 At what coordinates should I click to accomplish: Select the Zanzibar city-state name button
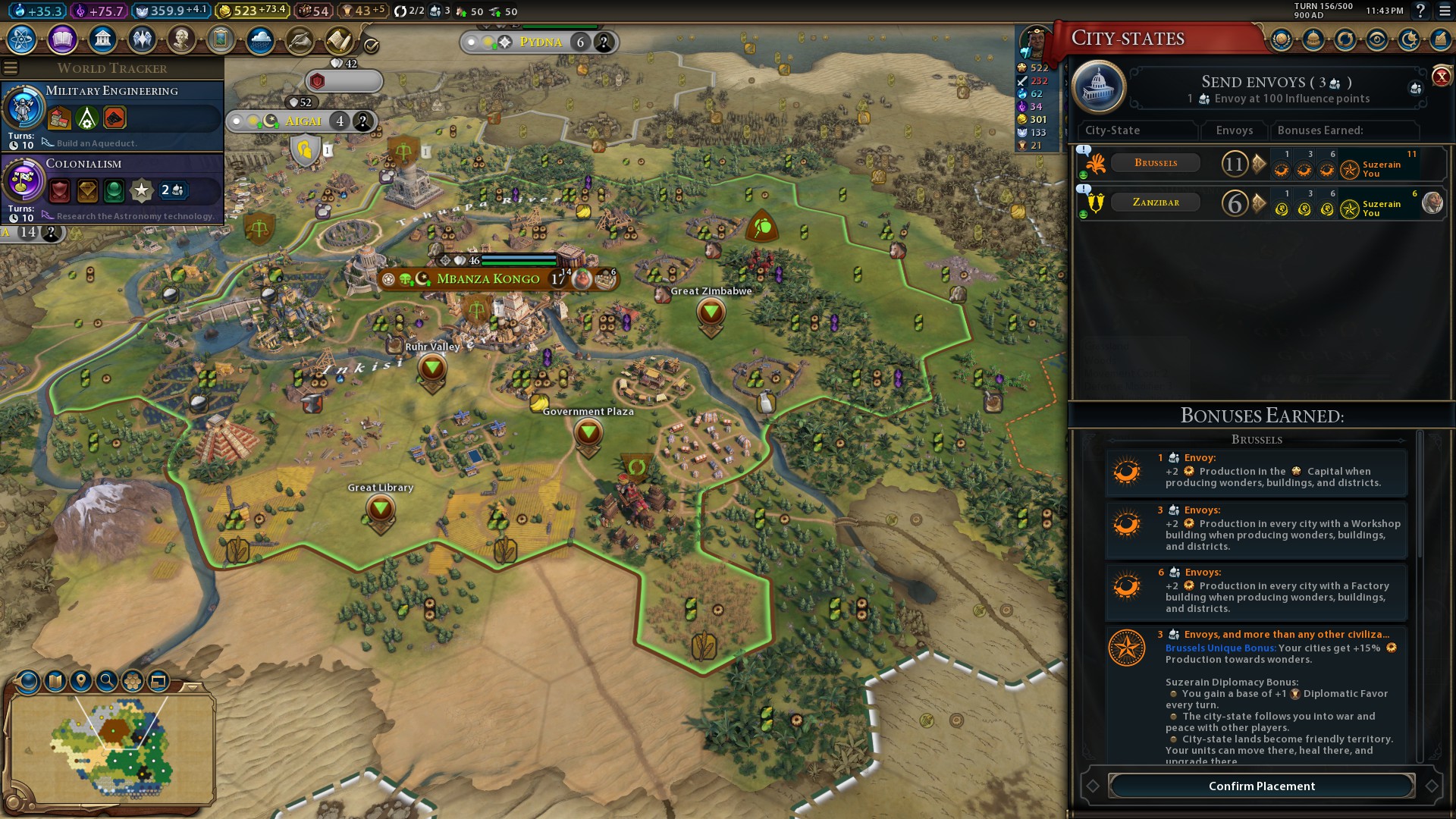pos(1155,202)
